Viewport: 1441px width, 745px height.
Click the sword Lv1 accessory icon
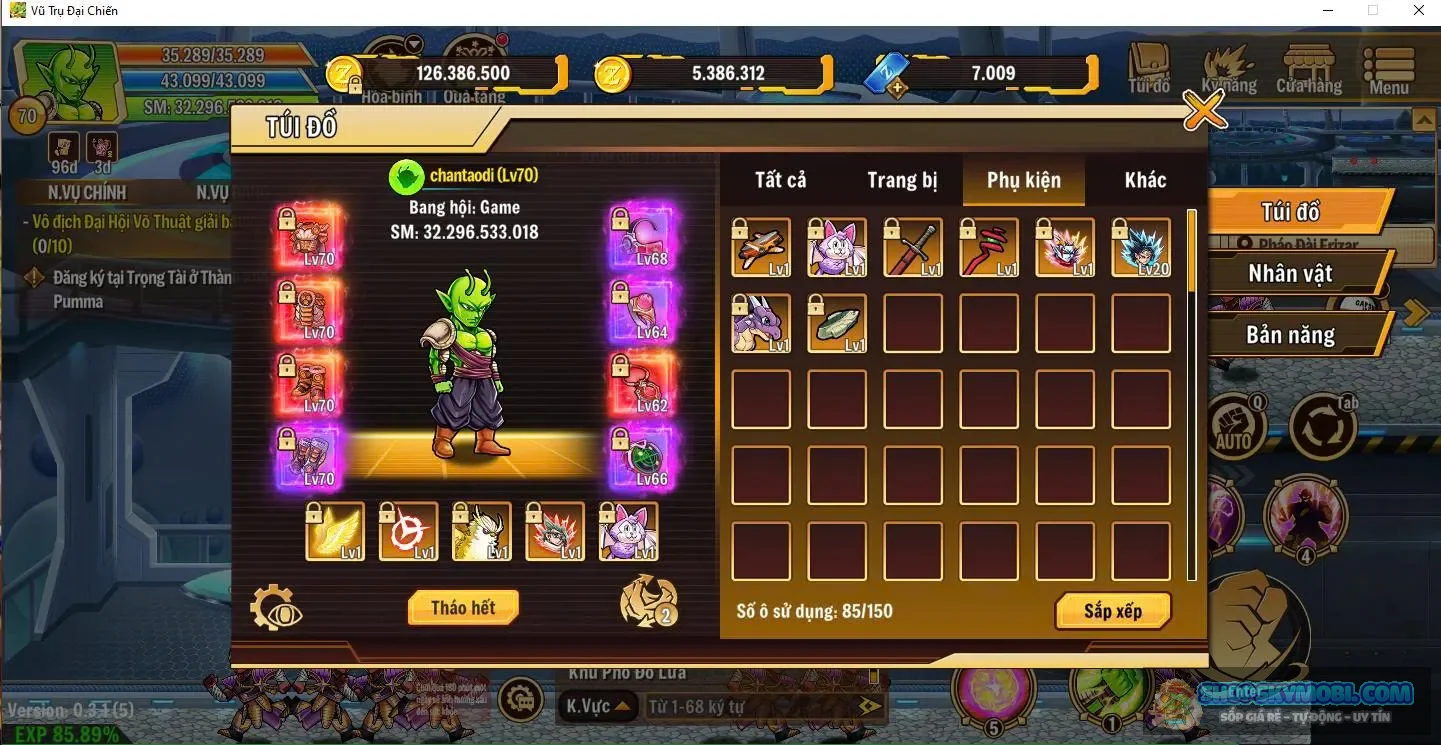pos(913,246)
